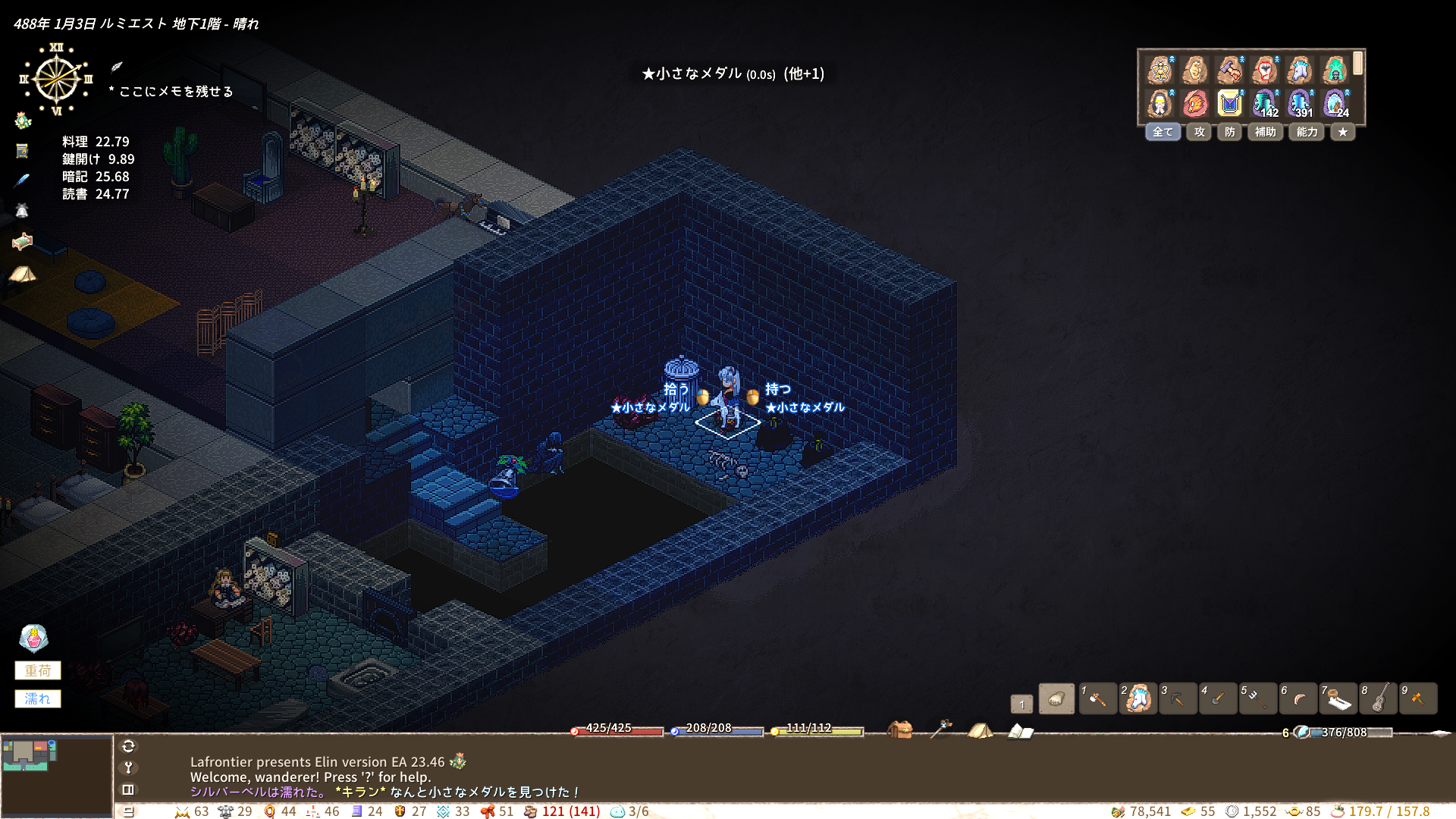
Task: Use the snow globe spell with 24 charges
Action: [x=1335, y=103]
